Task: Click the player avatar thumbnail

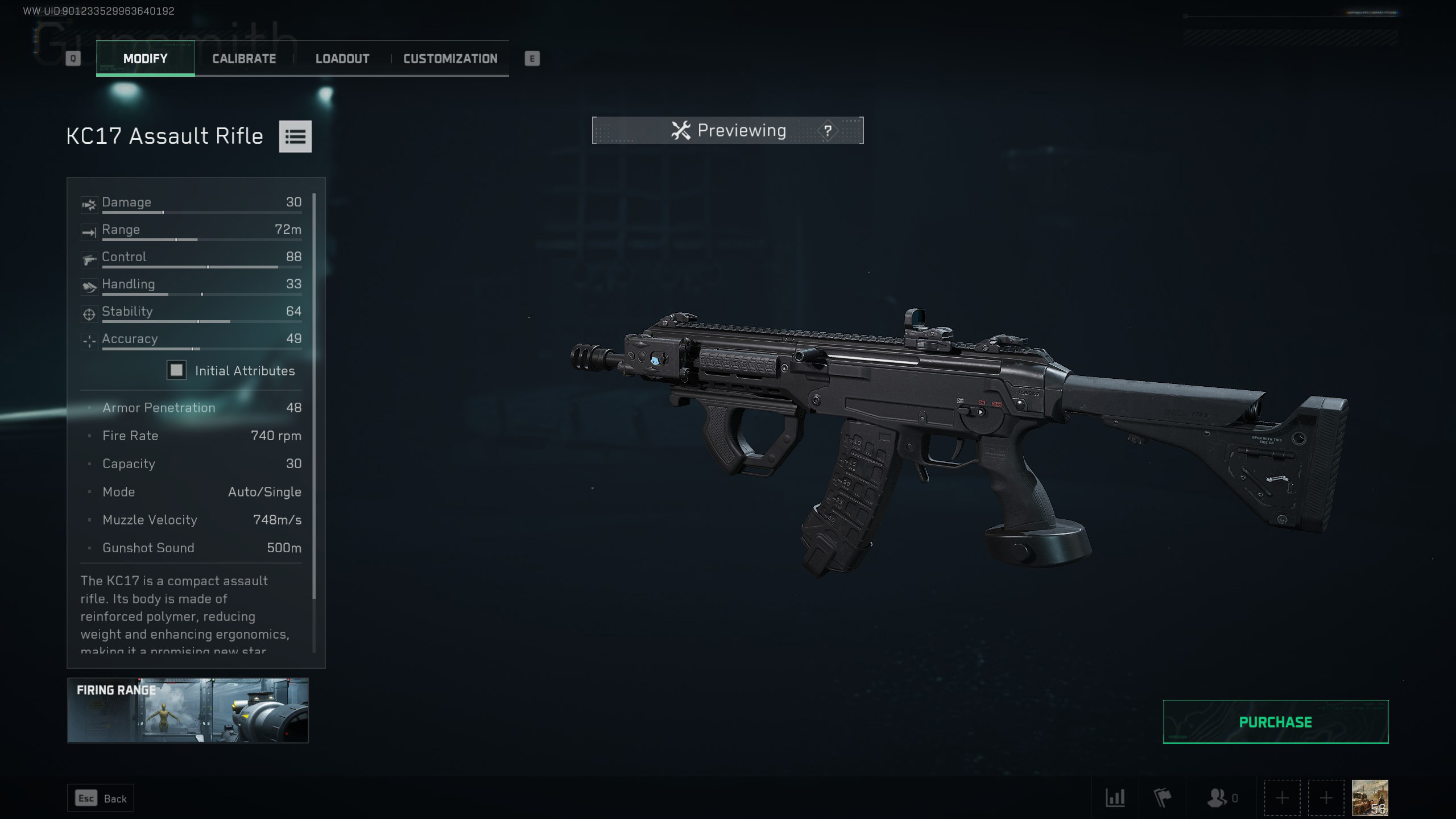Action: click(1370, 797)
